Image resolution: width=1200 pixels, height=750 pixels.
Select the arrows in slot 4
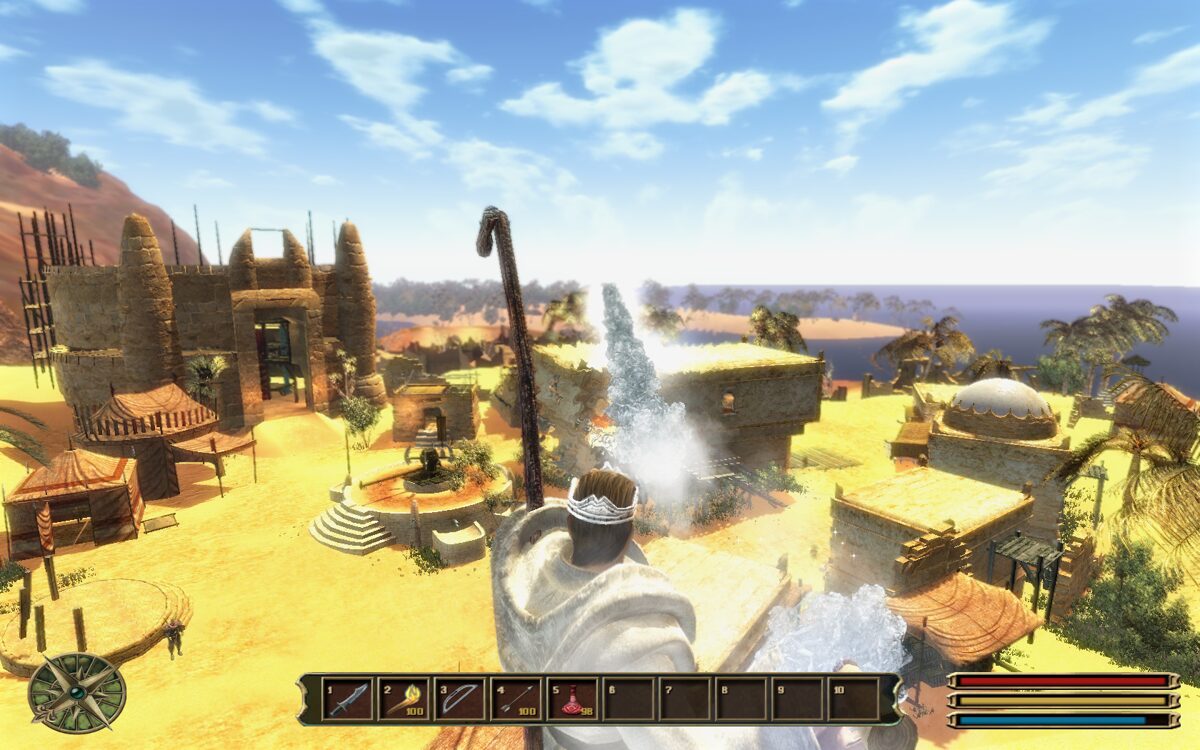(x=515, y=698)
